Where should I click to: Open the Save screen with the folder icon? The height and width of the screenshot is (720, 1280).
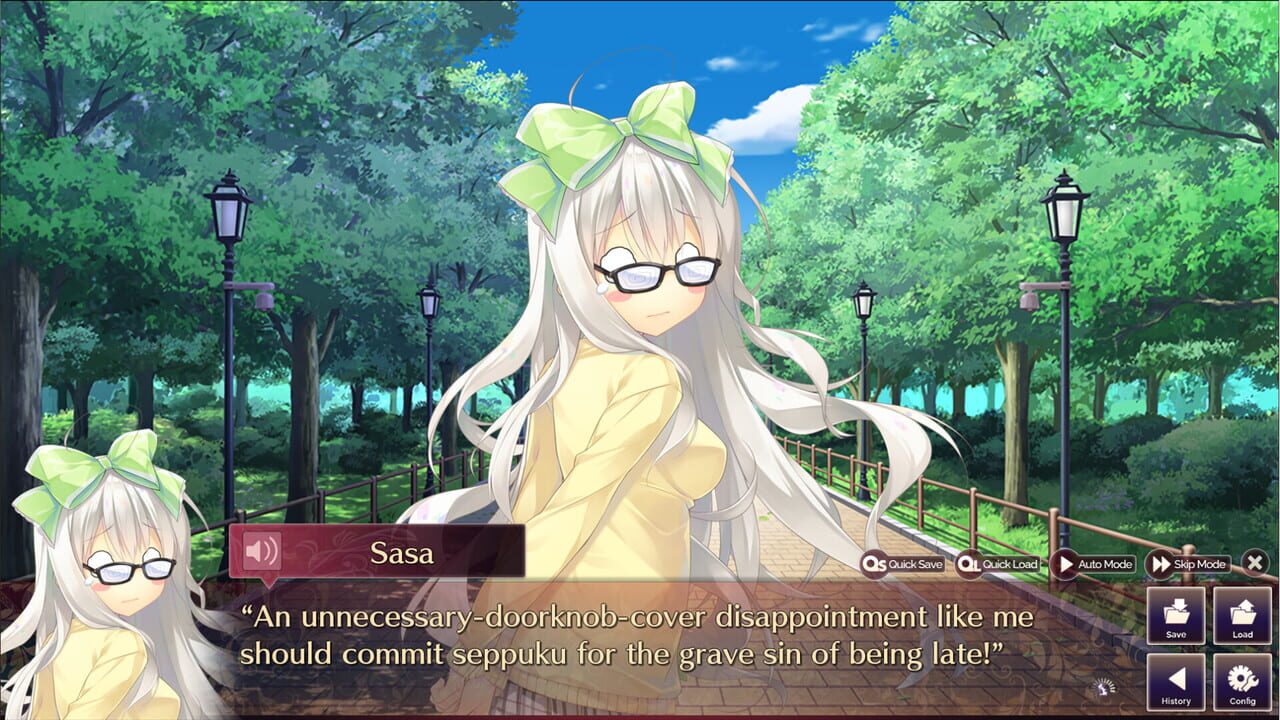pos(1176,618)
